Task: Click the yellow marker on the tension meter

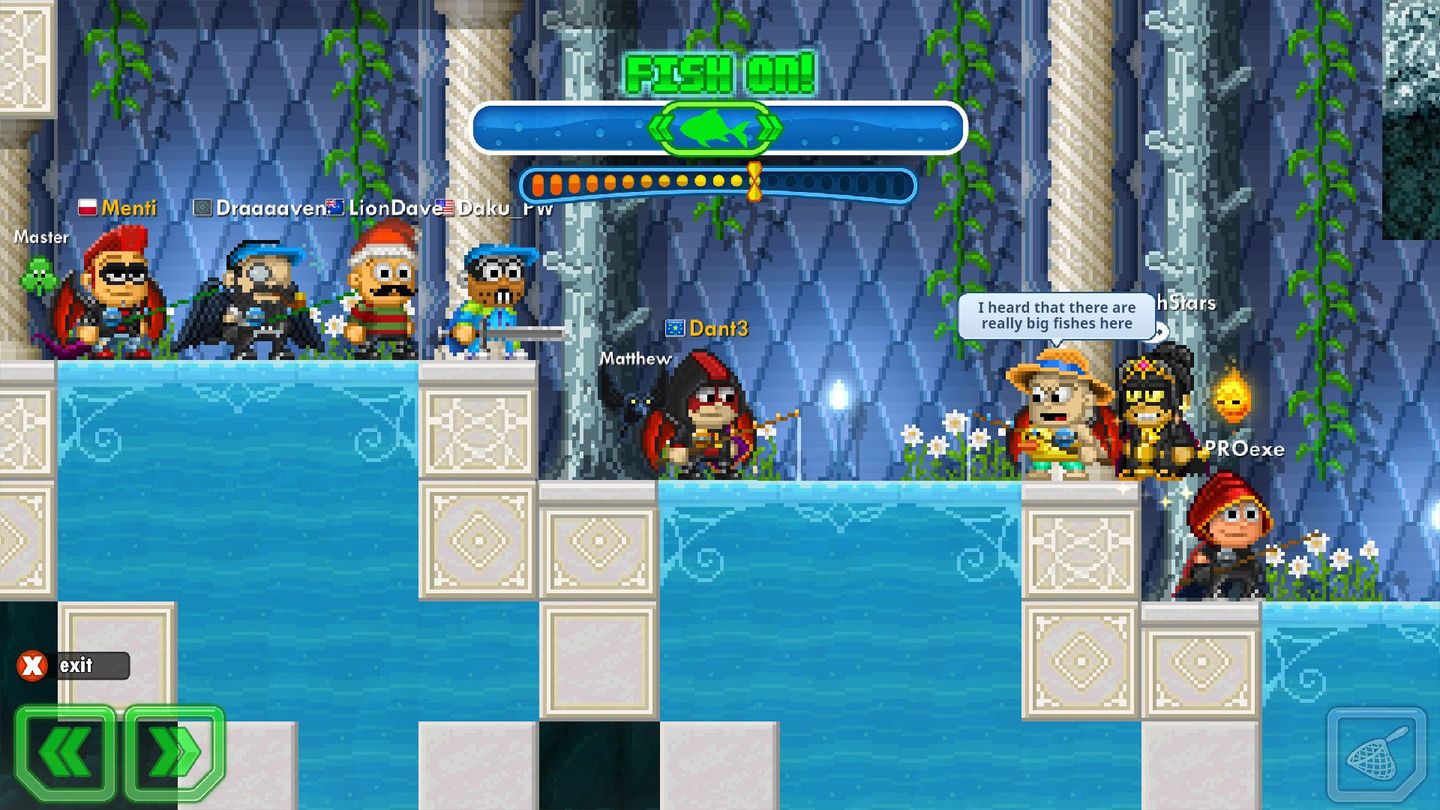Action: click(x=755, y=181)
